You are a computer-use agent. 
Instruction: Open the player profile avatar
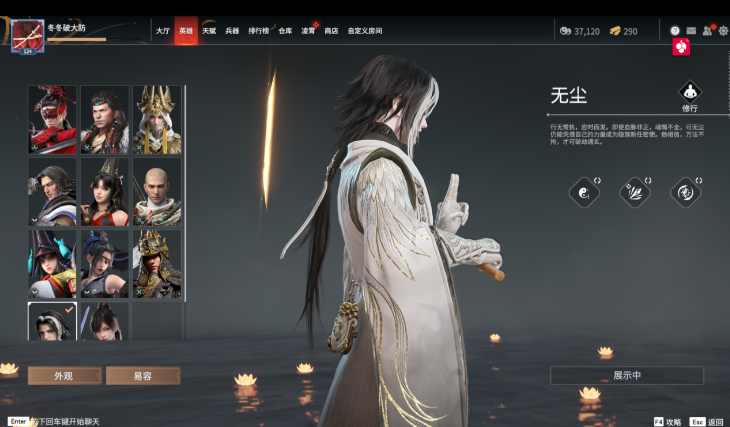24,38
